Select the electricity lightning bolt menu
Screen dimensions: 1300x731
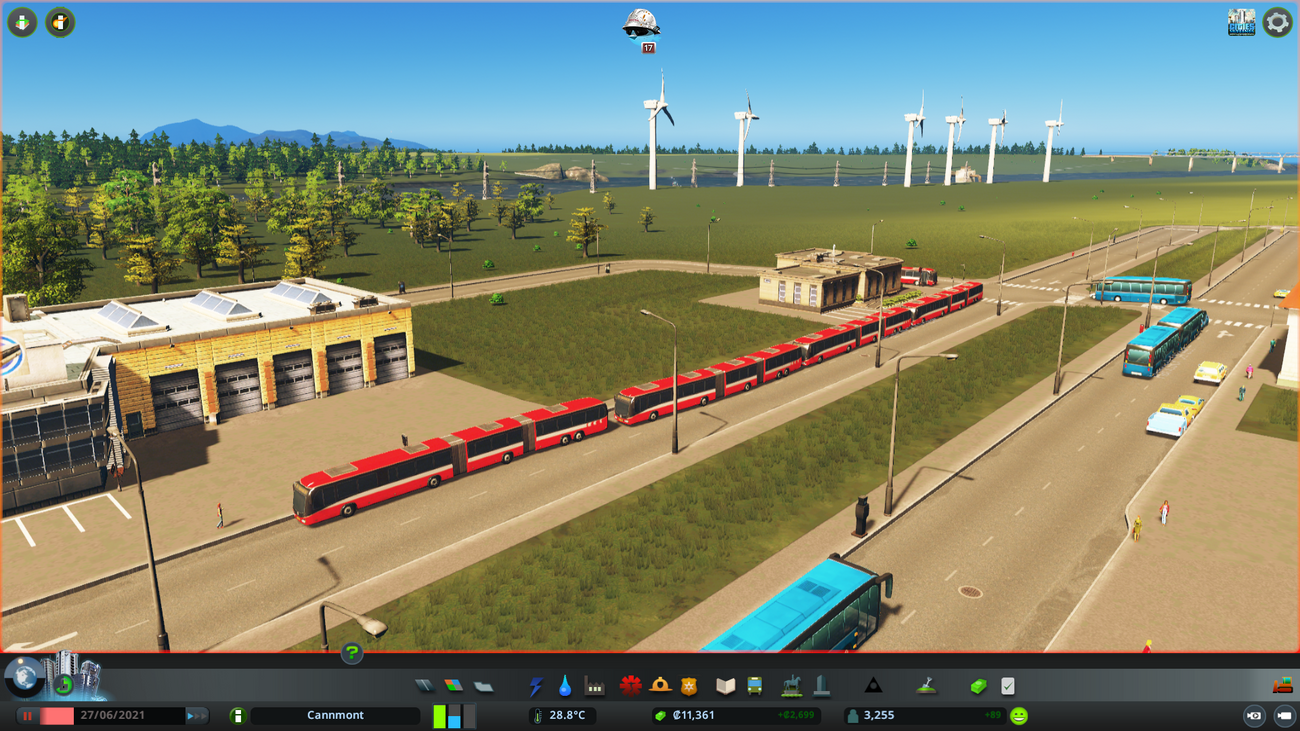point(536,686)
